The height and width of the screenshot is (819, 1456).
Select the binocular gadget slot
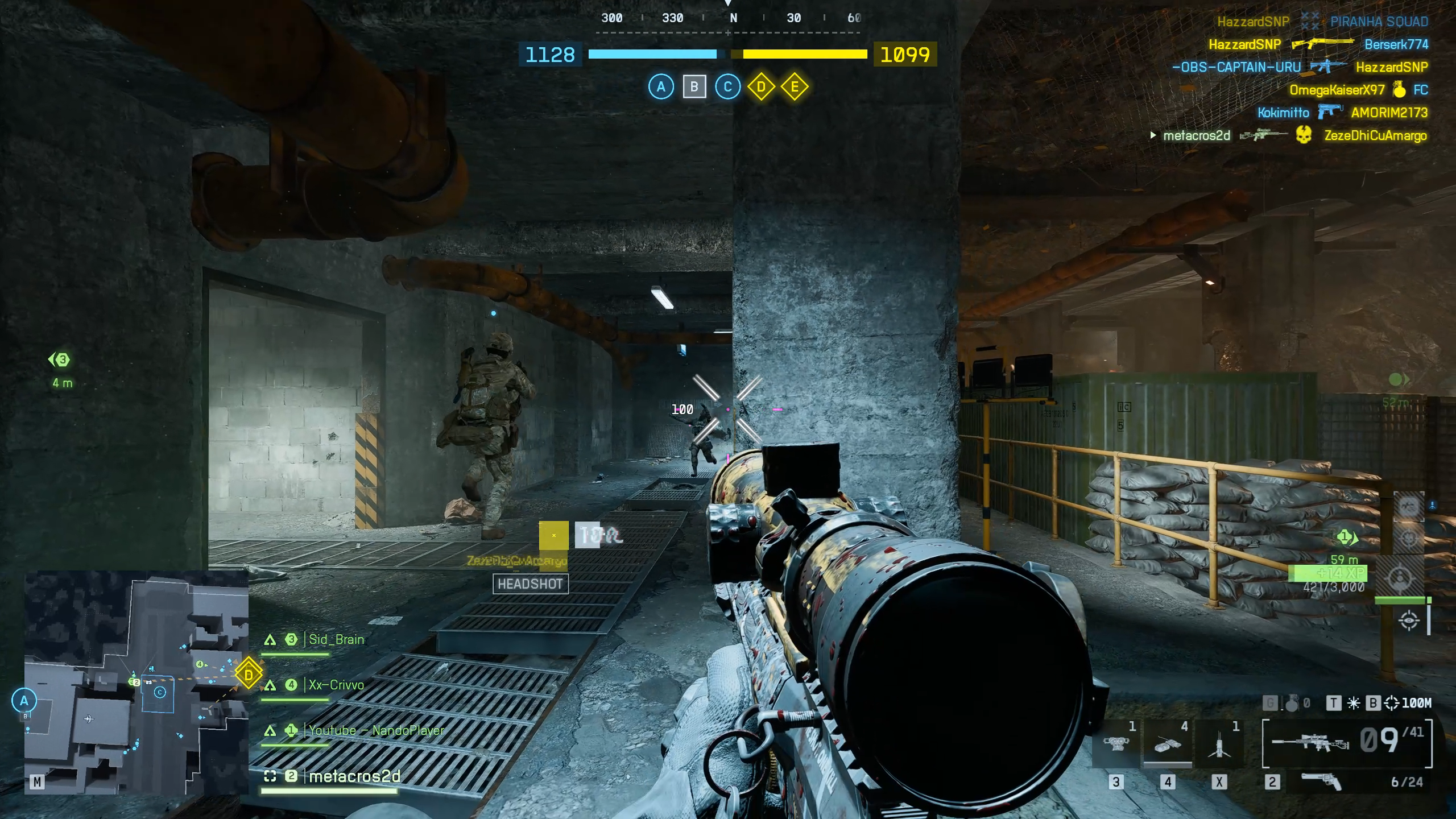pyautogui.click(x=1115, y=744)
